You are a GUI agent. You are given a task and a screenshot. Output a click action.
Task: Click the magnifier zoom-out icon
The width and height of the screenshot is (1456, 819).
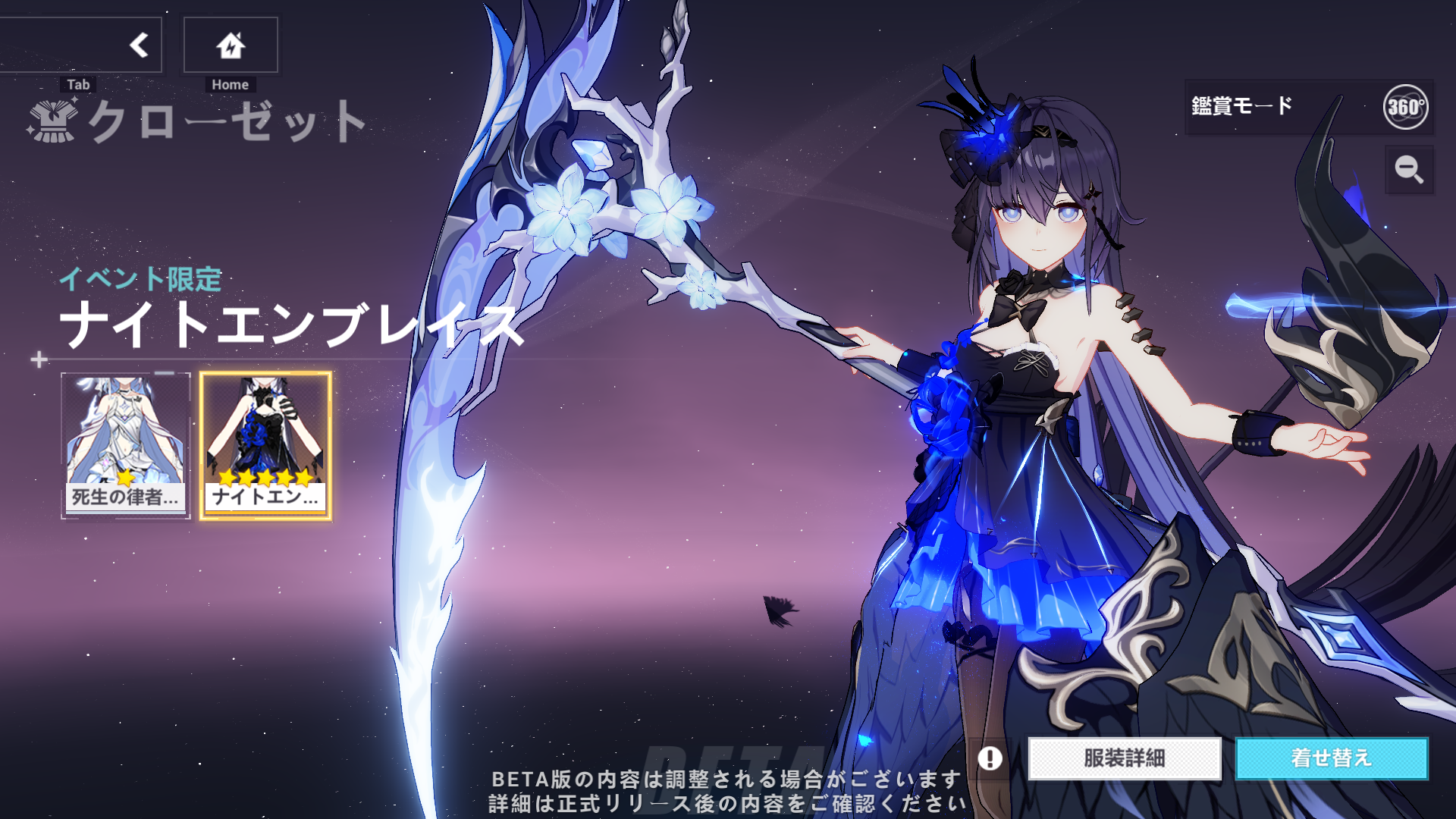1408,170
